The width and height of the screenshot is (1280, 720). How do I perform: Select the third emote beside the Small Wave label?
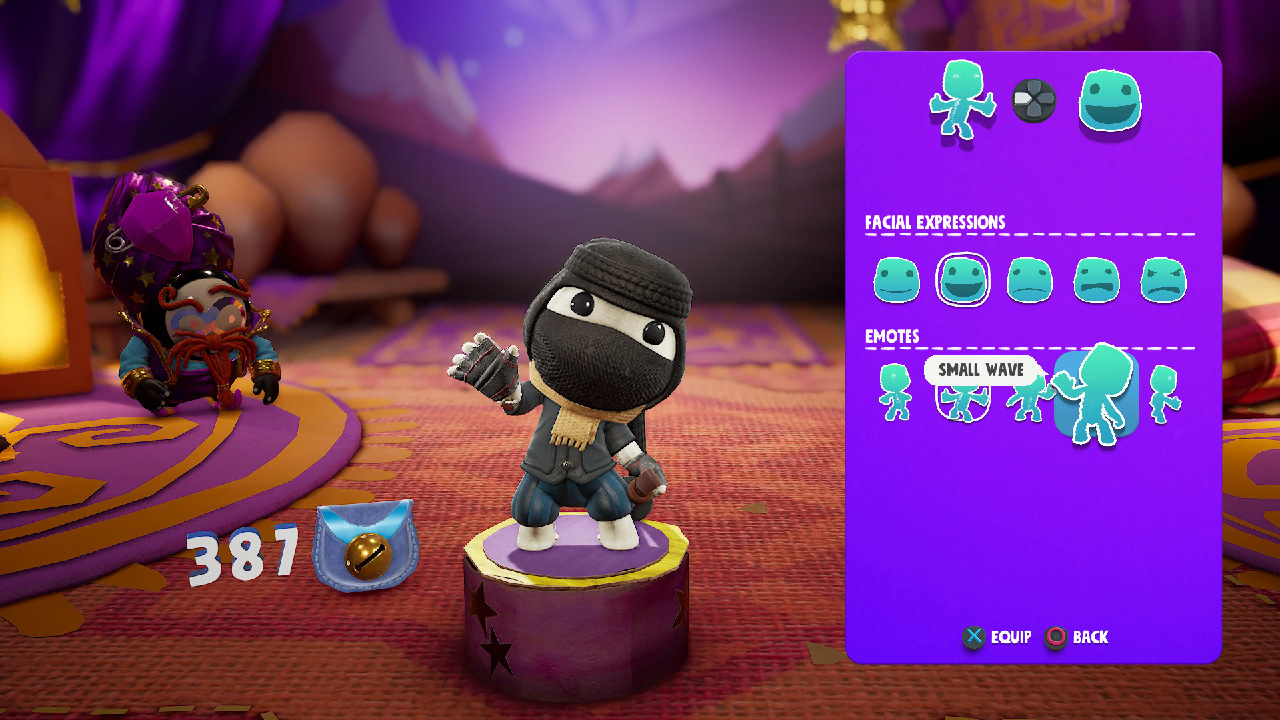pyautogui.click(x=1030, y=398)
